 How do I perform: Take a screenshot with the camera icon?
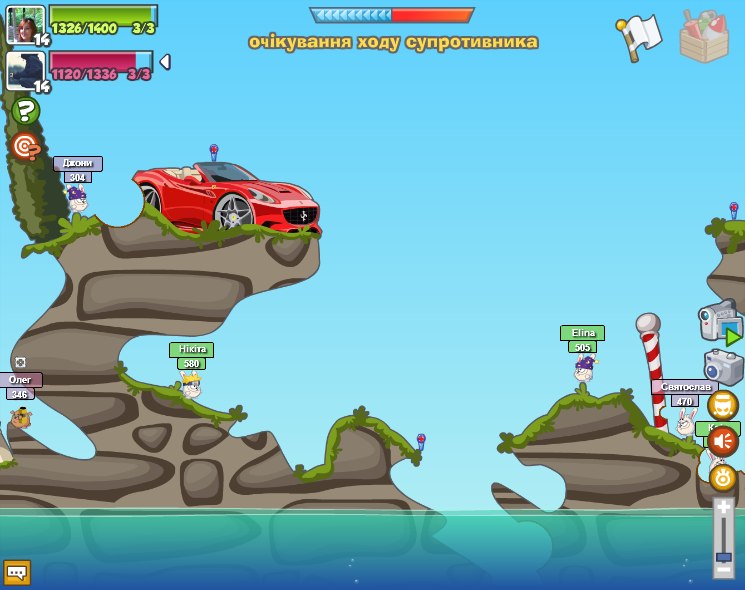click(x=722, y=366)
